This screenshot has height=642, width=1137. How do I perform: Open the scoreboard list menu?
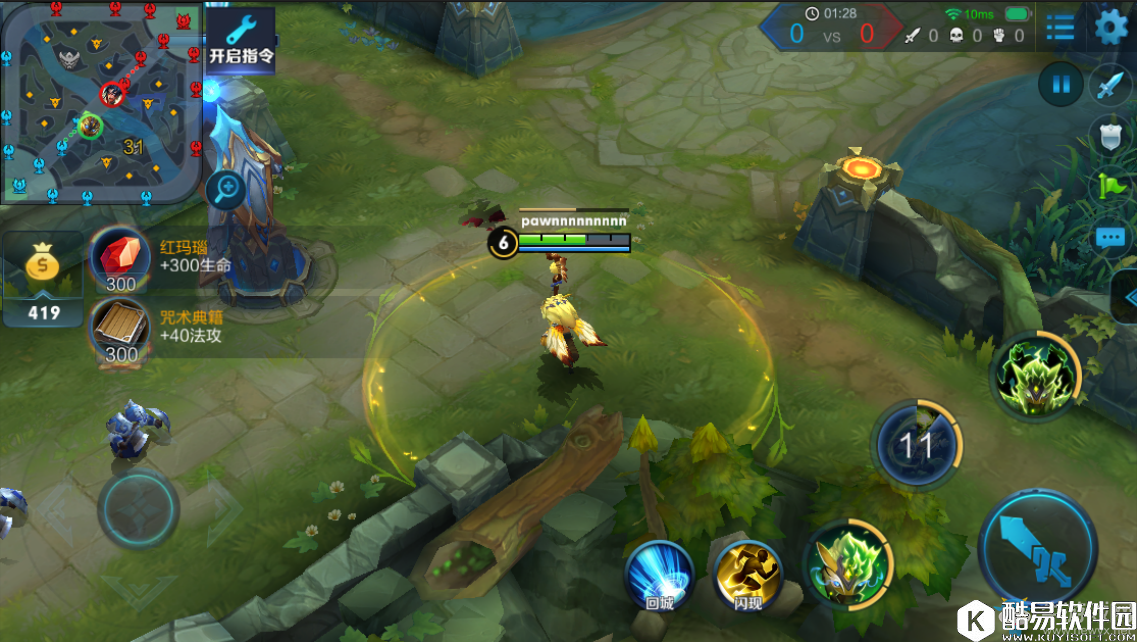pyautogui.click(x=1060, y=27)
